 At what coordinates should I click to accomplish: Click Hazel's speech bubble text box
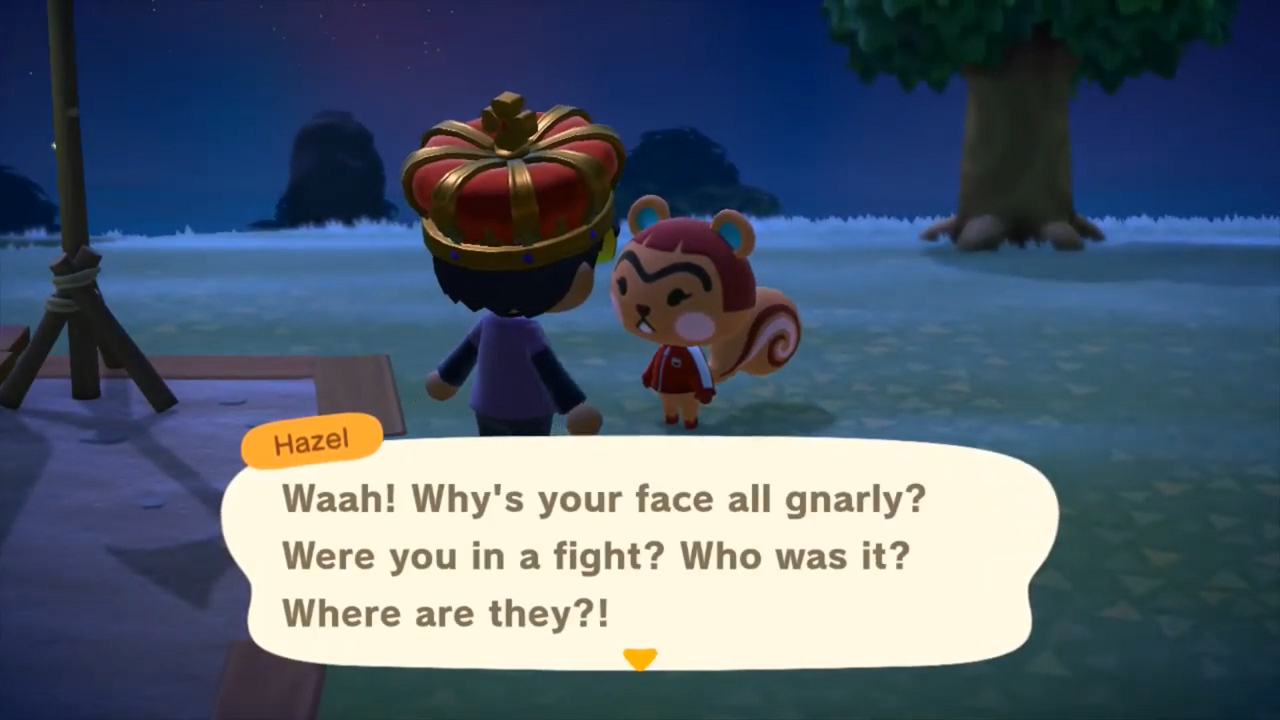[640, 553]
